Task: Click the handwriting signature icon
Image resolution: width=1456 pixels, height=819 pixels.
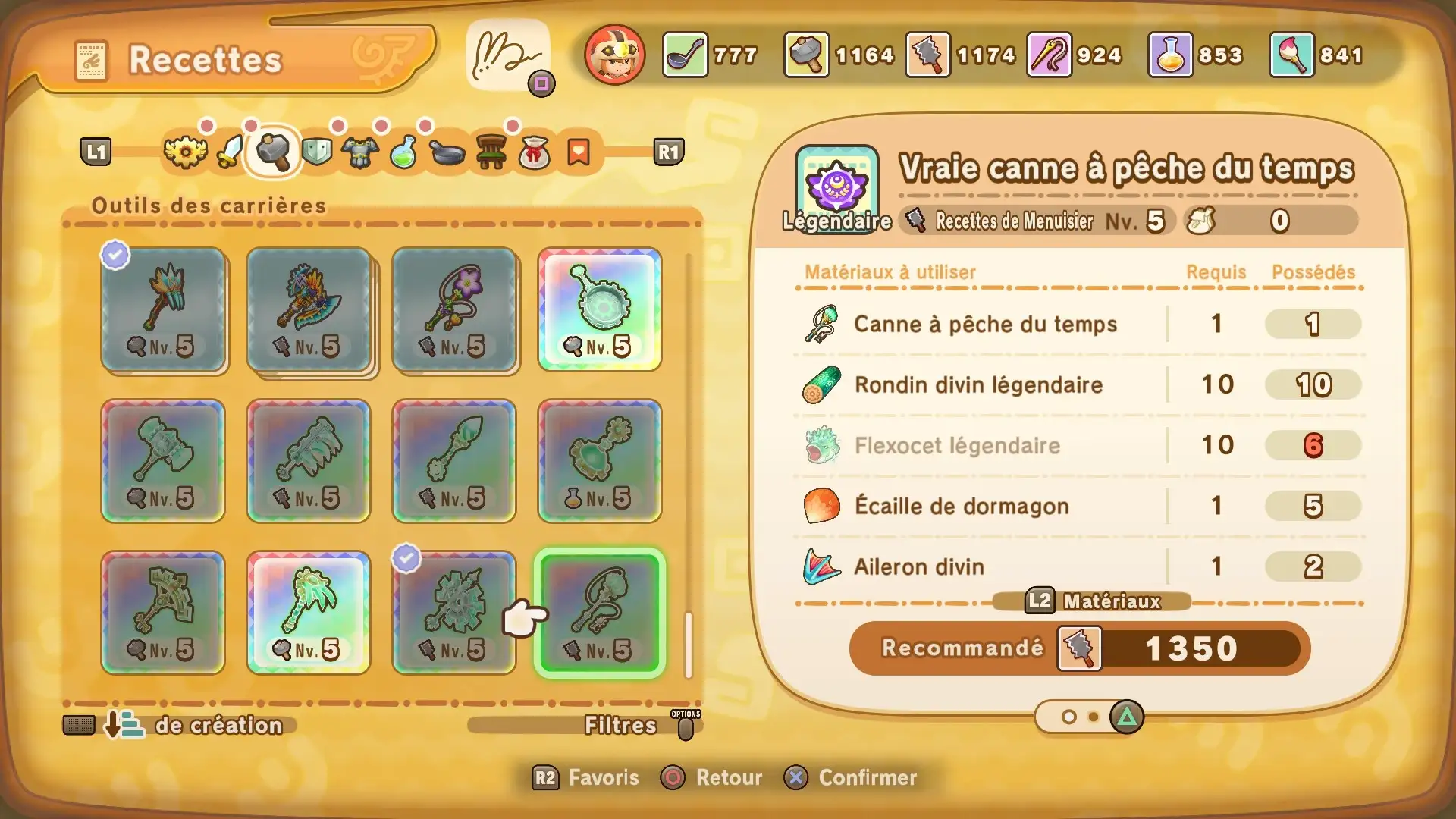Action: pos(507,55)
